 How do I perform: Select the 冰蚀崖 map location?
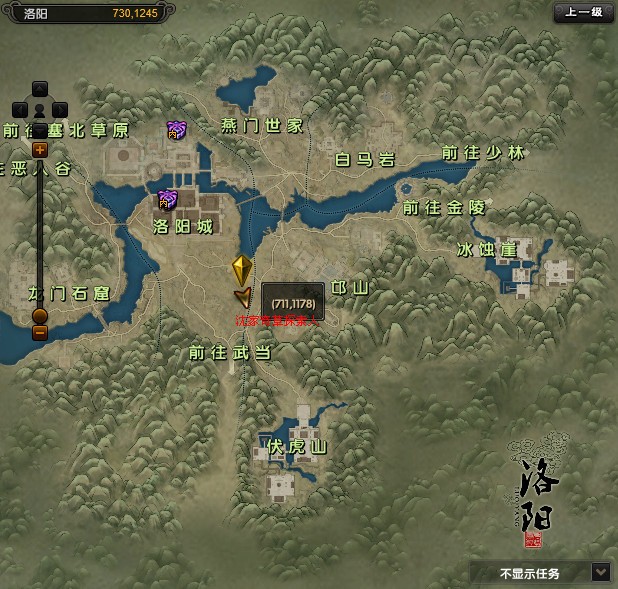(x=487, y=249)
